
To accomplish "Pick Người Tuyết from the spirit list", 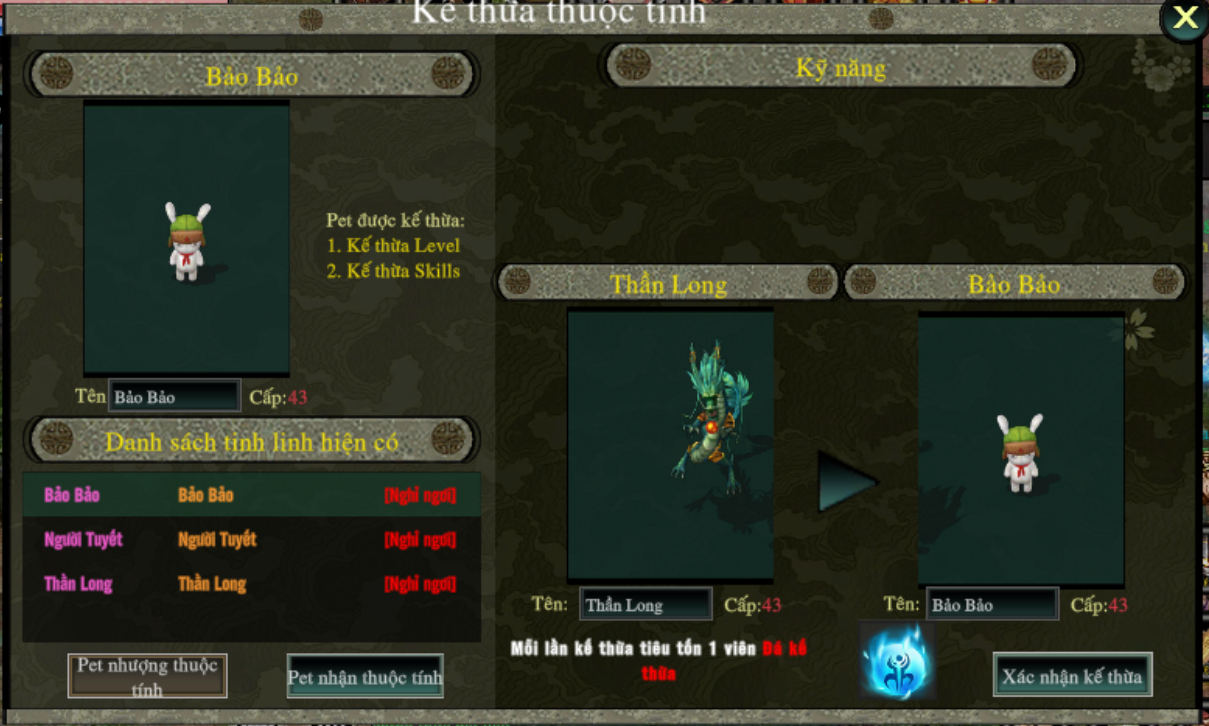I will point(251,540).
